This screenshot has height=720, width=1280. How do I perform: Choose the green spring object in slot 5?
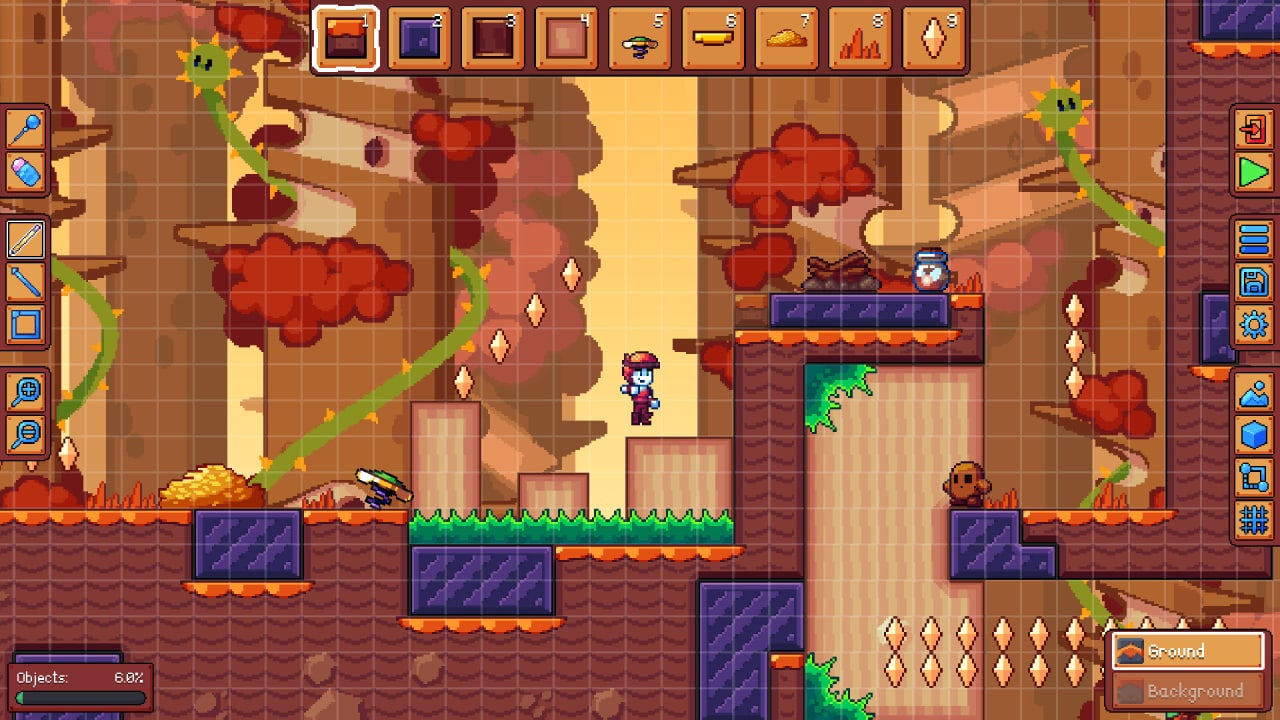[x=640, y=40]
